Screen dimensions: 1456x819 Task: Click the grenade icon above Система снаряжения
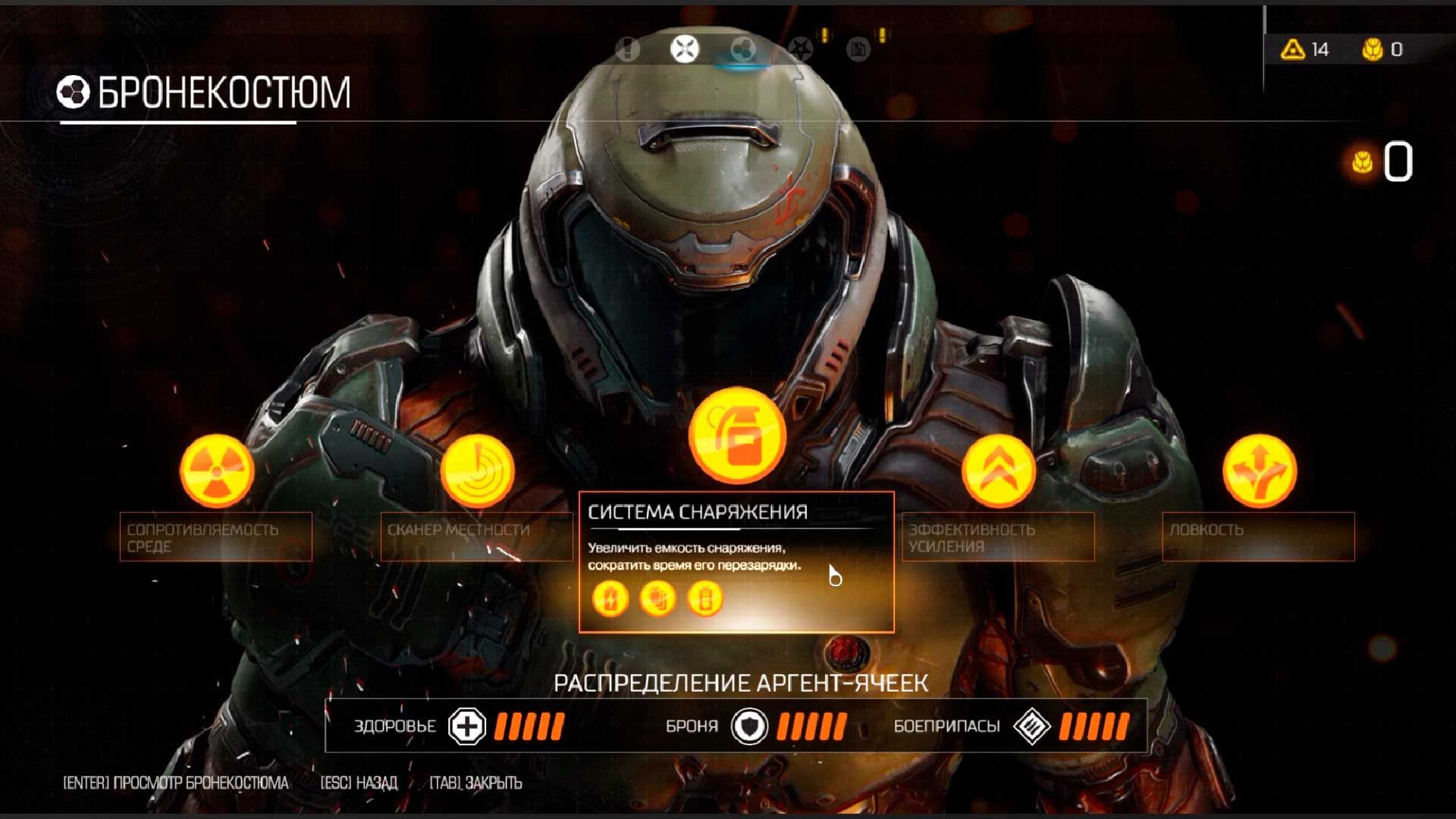tap(736, 435)
